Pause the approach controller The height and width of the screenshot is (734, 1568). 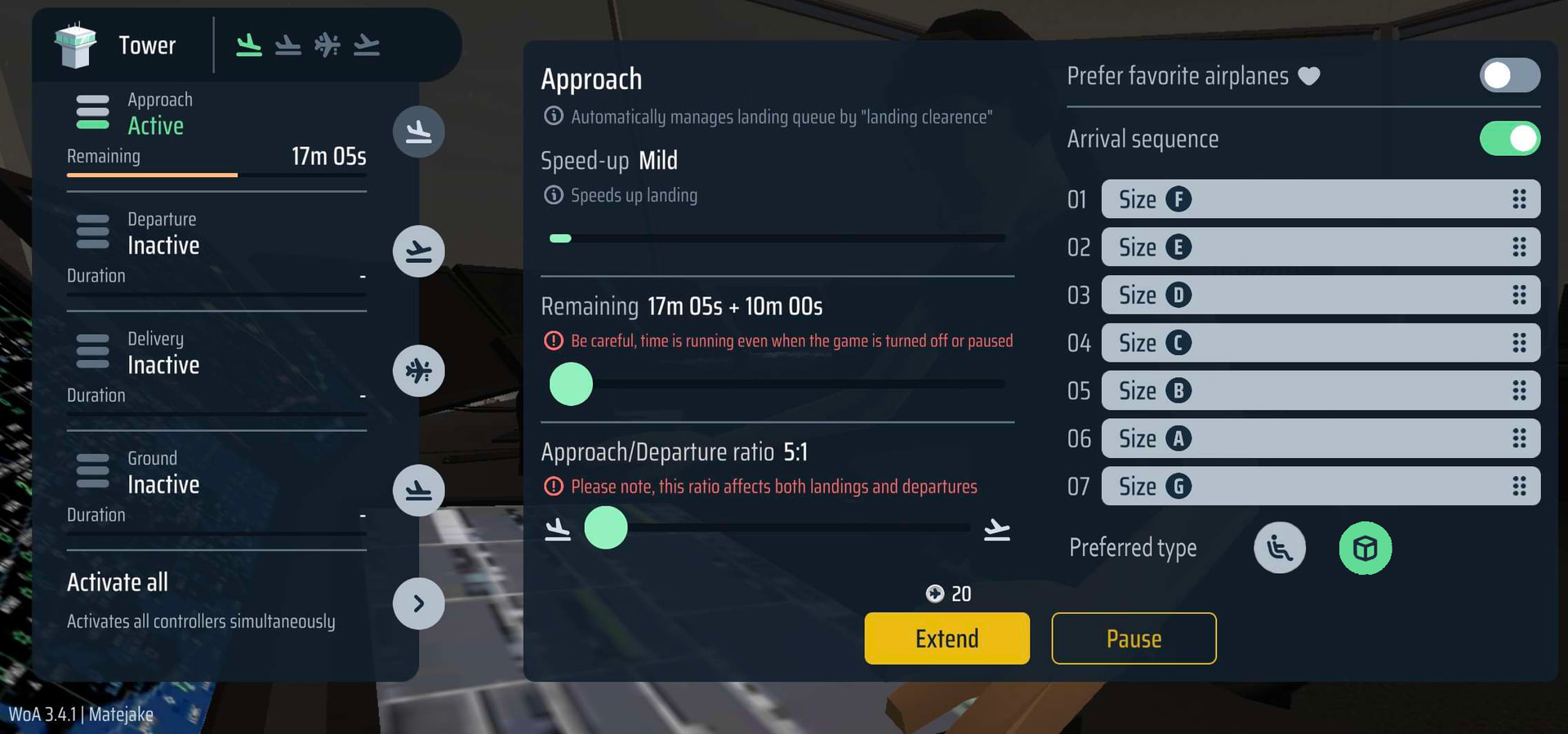pos(1134,638)
